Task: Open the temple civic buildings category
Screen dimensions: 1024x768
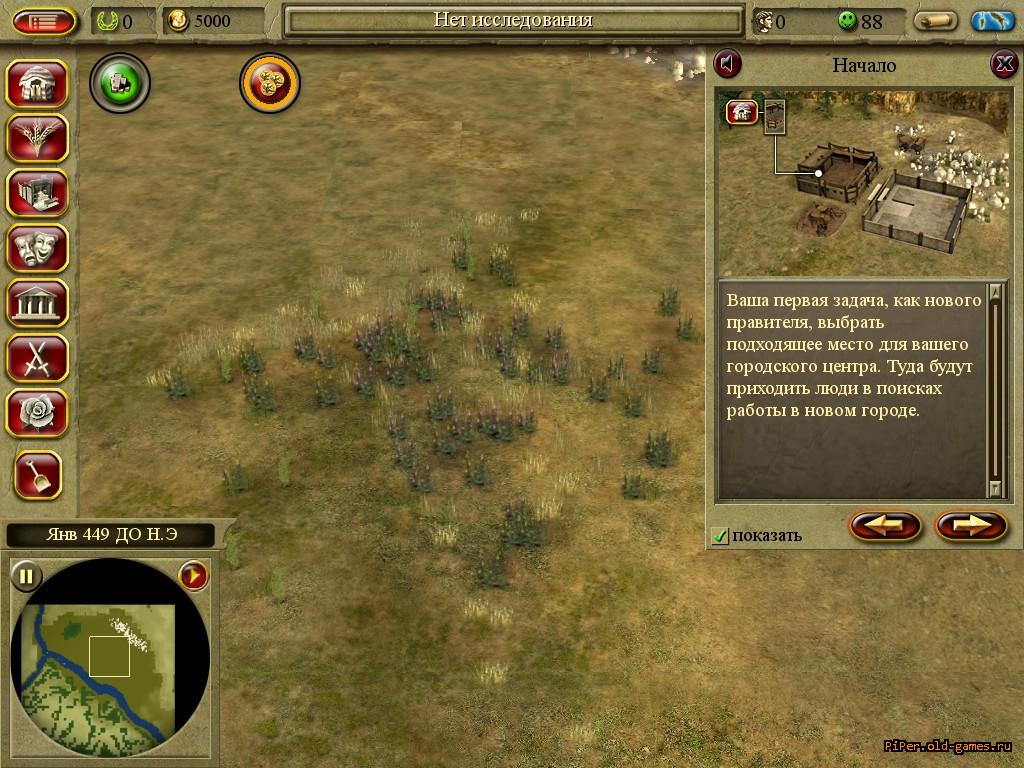Action: pos(38,303)
